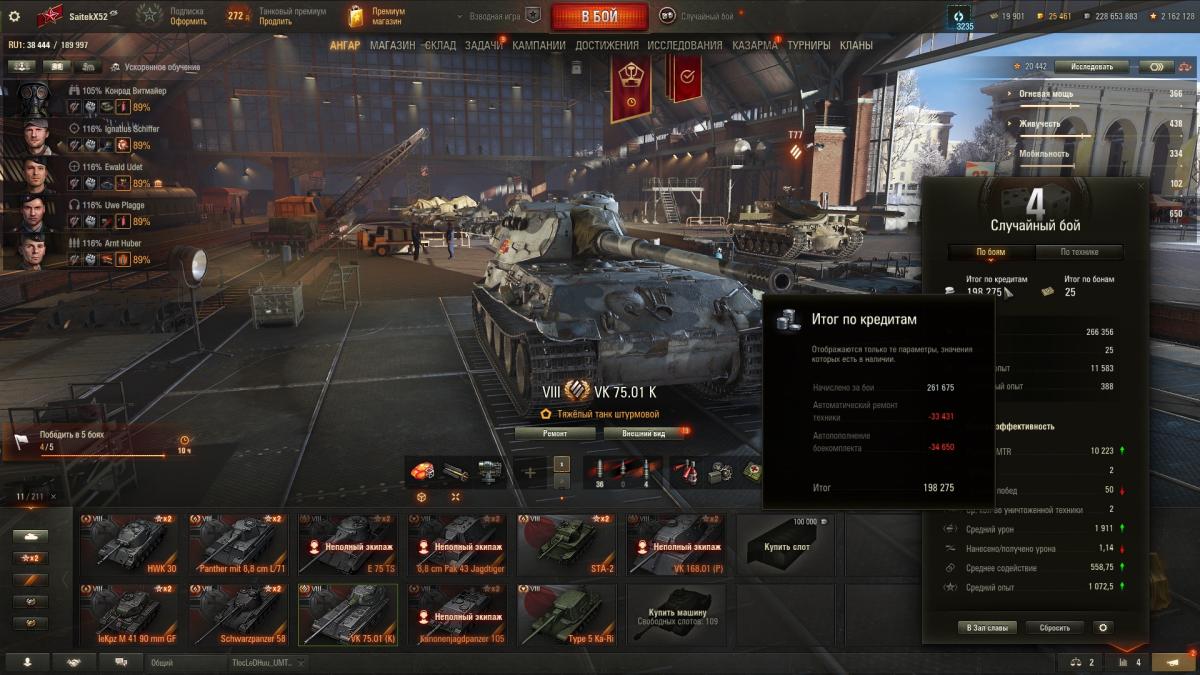Open the Случайный бой battle mode selector
Viewport: 1200px width, 675px height.
pyautogui.click(x=698, y=16)
